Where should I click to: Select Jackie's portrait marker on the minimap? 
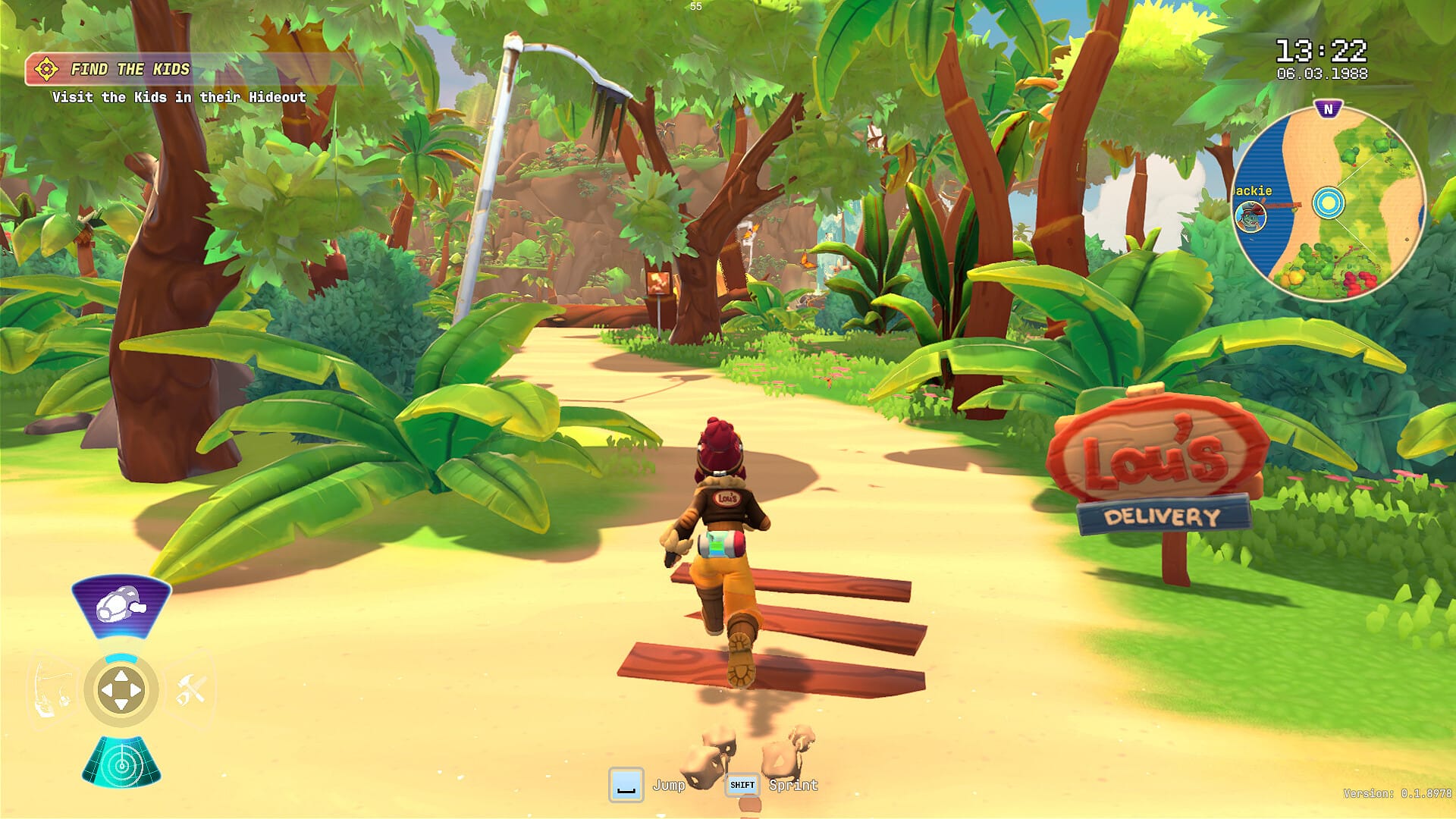click(x=1250, y=218)
